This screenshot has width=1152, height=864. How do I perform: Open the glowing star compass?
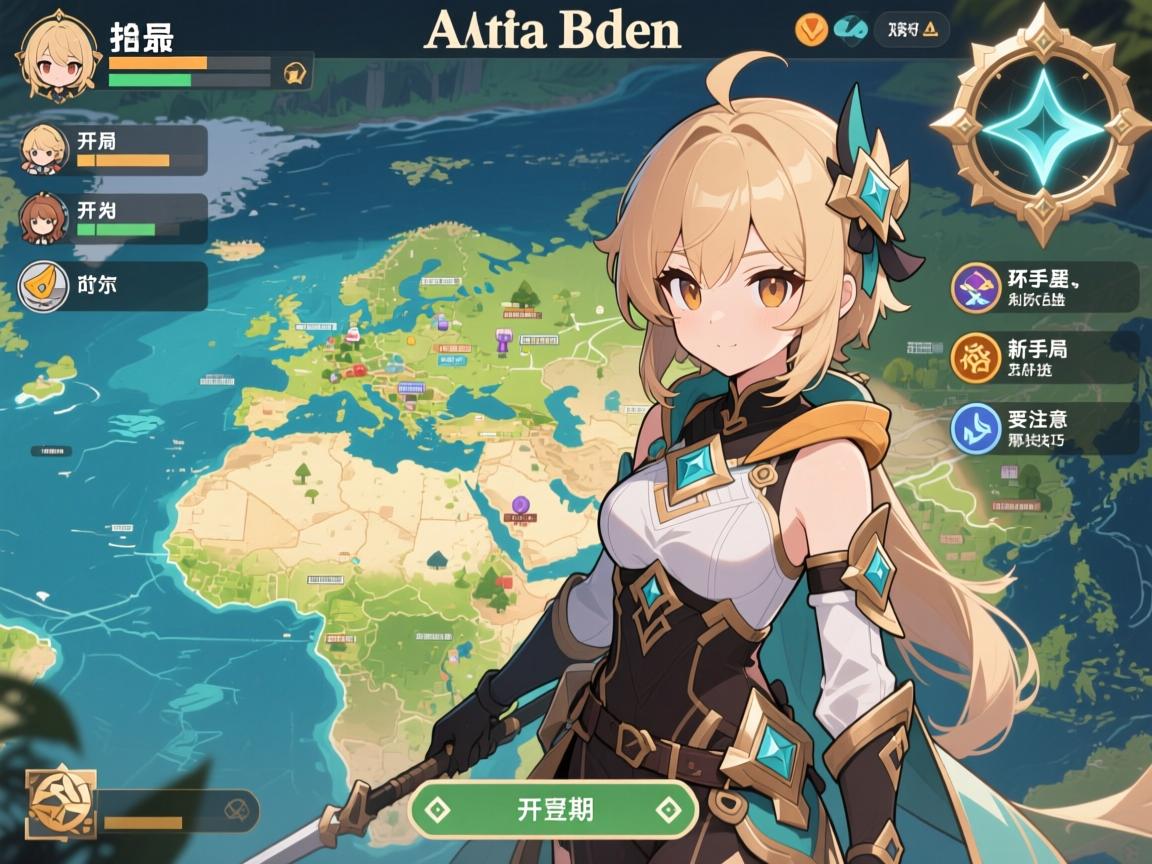(1042, 126)
